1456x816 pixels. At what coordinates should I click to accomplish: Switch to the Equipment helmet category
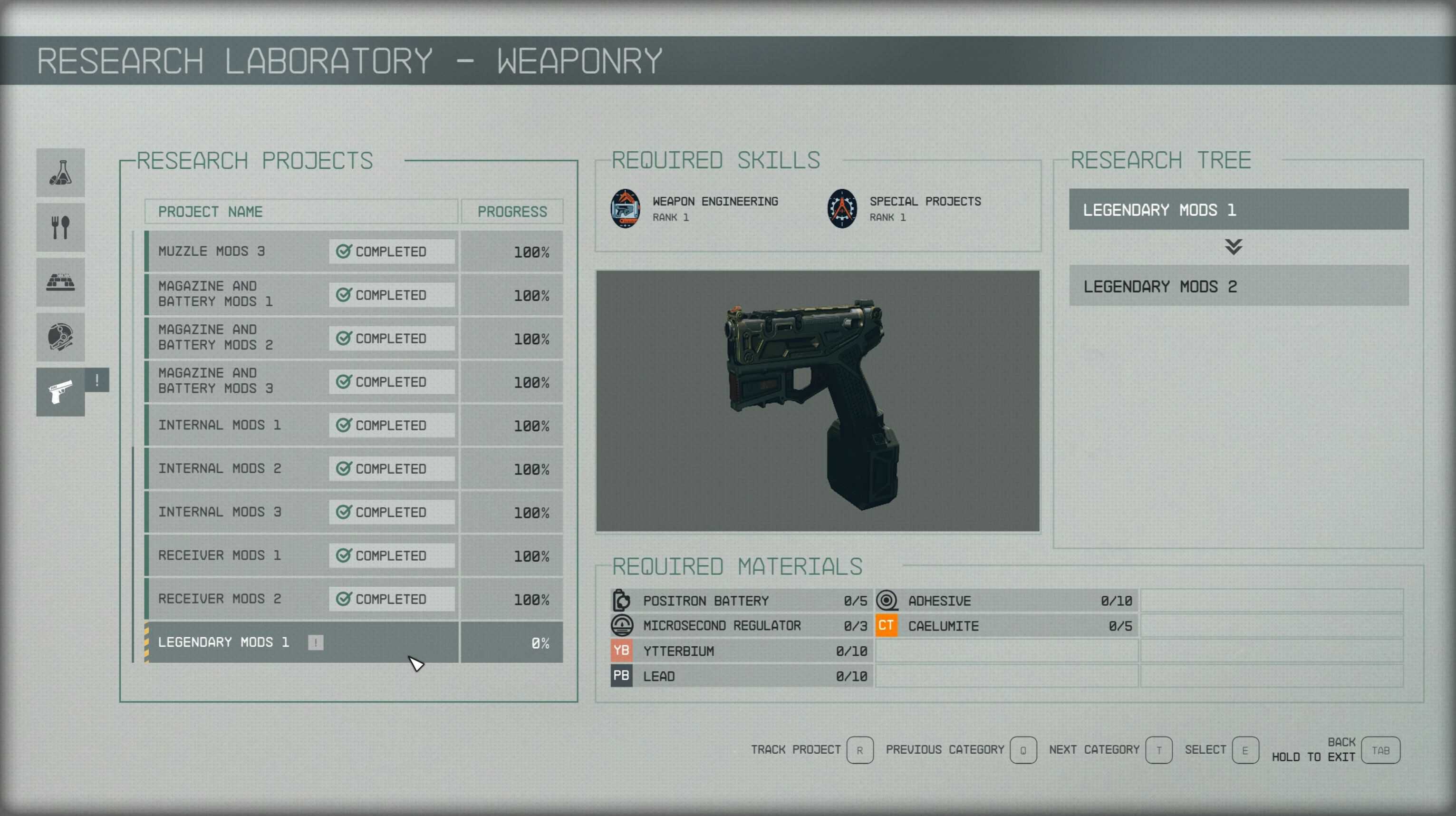pyautogui.click(x=60, y=337)
